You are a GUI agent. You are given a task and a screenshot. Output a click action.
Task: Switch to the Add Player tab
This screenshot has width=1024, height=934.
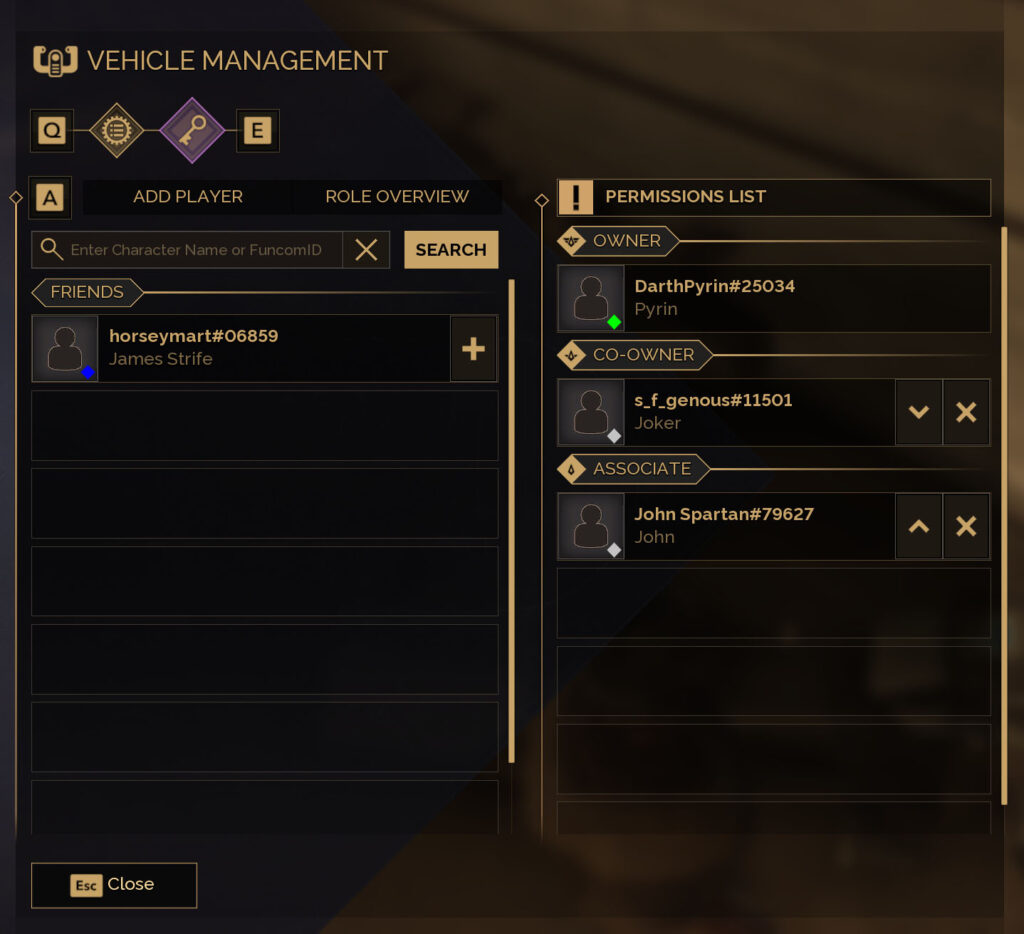coord(188,197)
